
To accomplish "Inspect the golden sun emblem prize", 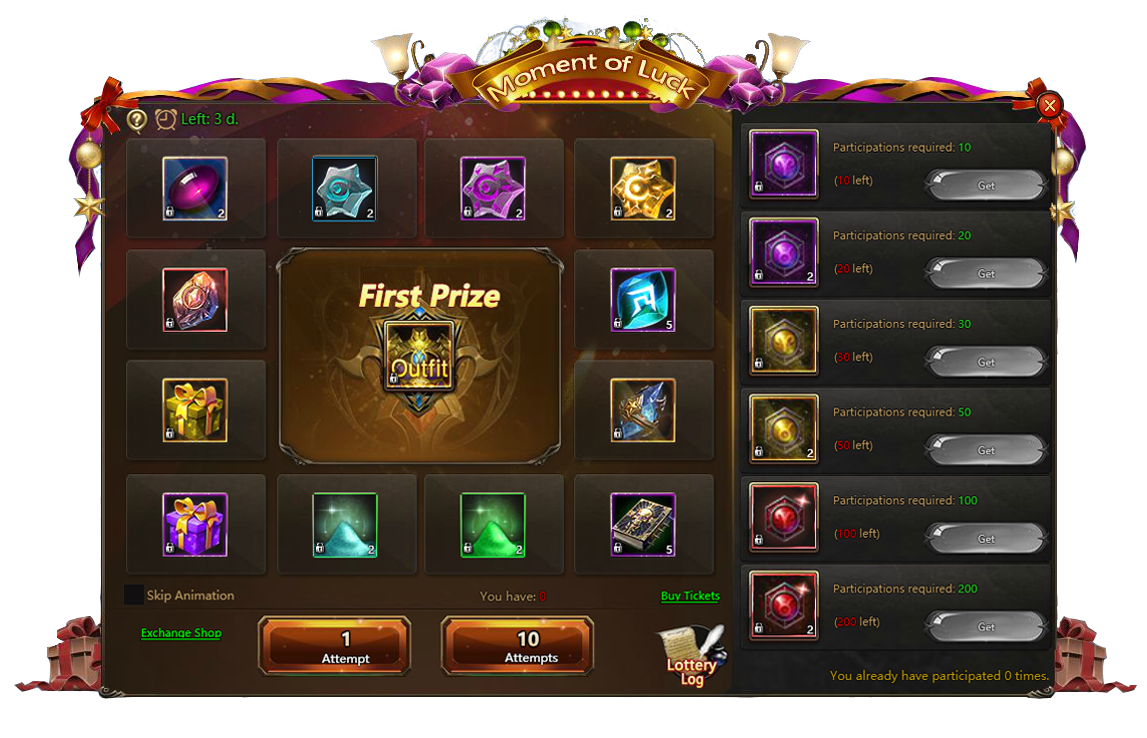I will coord(643,188).
